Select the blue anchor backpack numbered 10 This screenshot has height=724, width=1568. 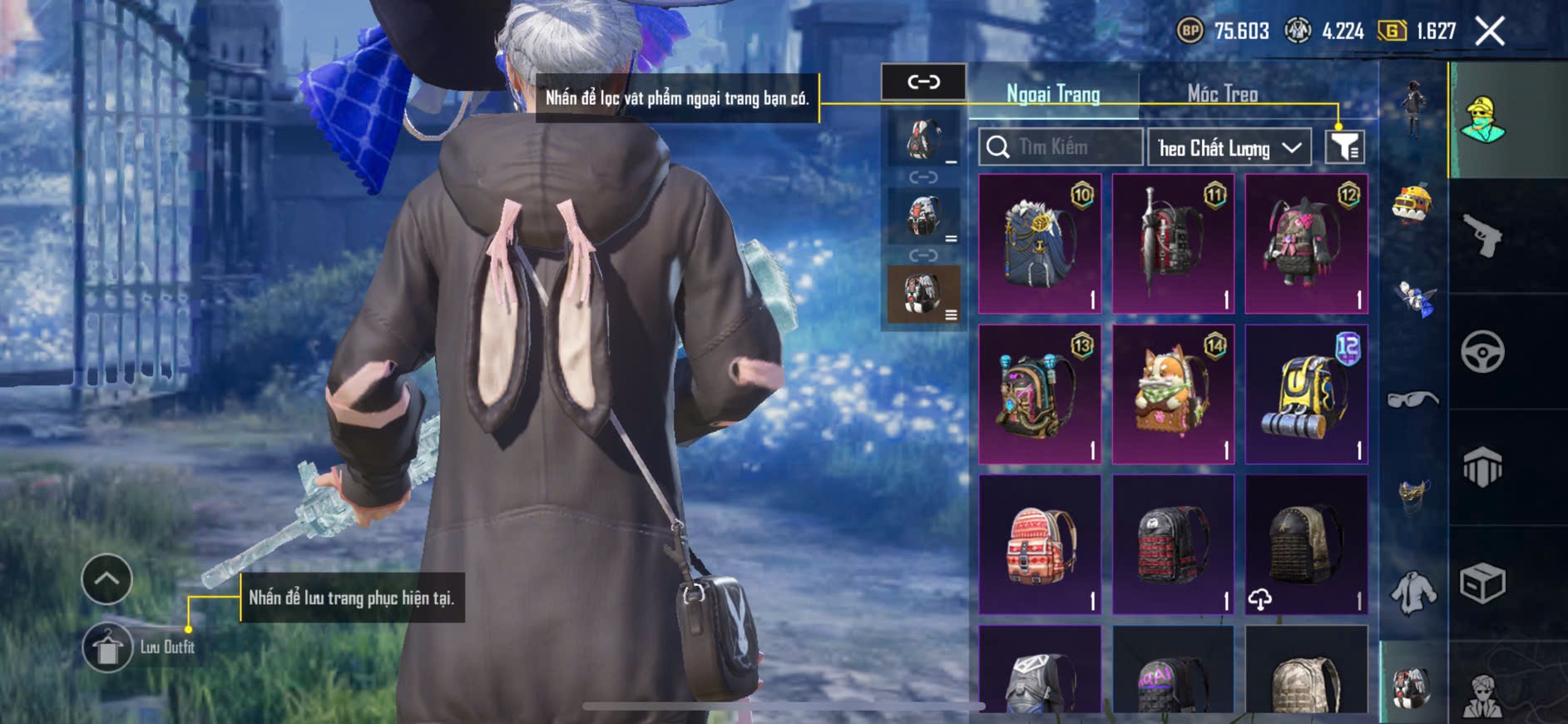point(1040,244)
